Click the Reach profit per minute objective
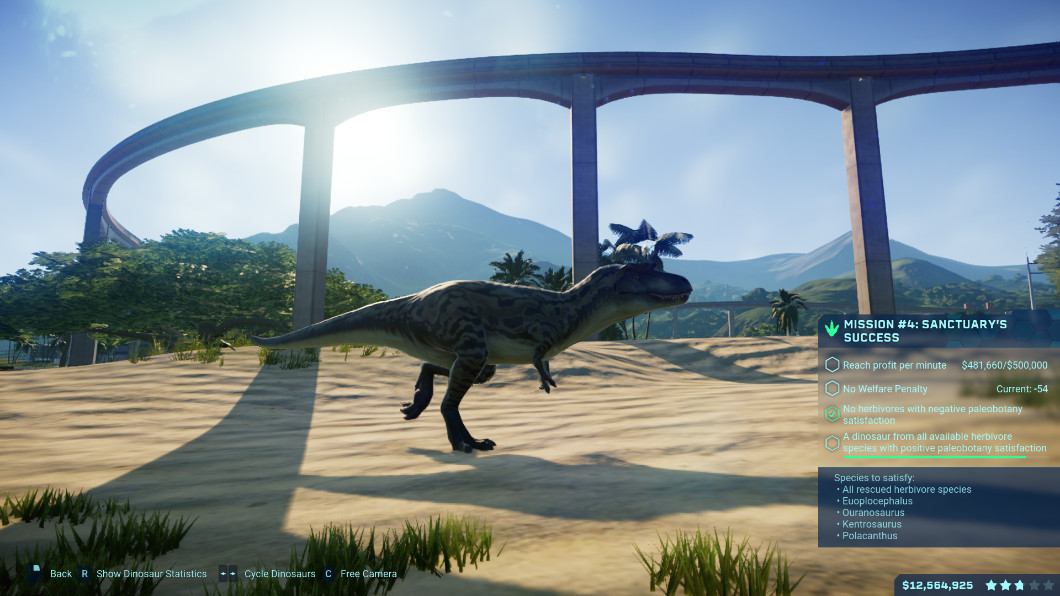 [x=894, y=365]
